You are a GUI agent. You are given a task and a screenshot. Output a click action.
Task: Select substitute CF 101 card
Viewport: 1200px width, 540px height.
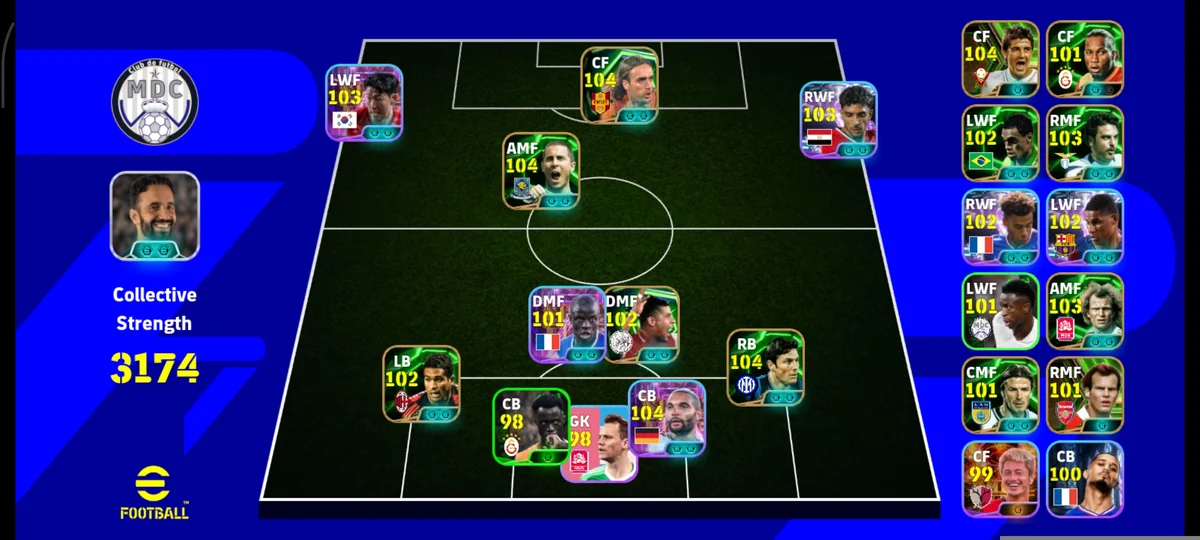[x=1085, y=59]
